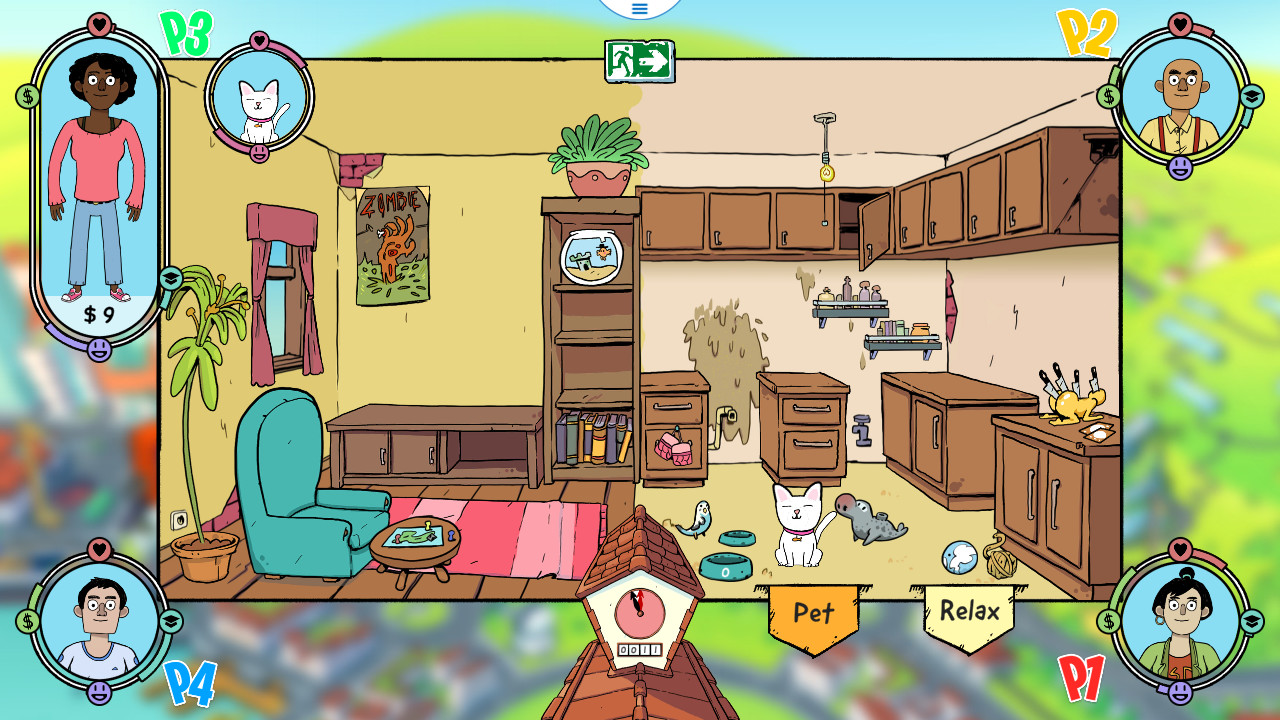The image size is (1280, 720).
Task: Click the dollar icon on P2's frame
Action: [x=1108, y=95]
